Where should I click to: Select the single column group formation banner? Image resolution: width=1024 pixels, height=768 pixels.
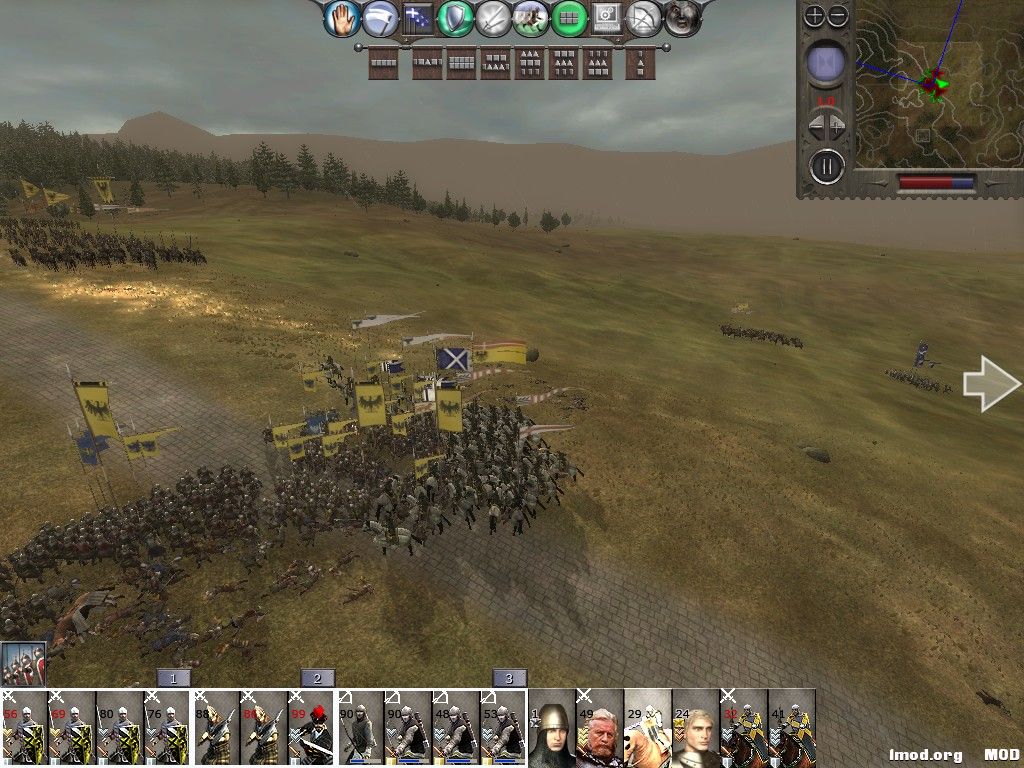[x=640, y=63]
